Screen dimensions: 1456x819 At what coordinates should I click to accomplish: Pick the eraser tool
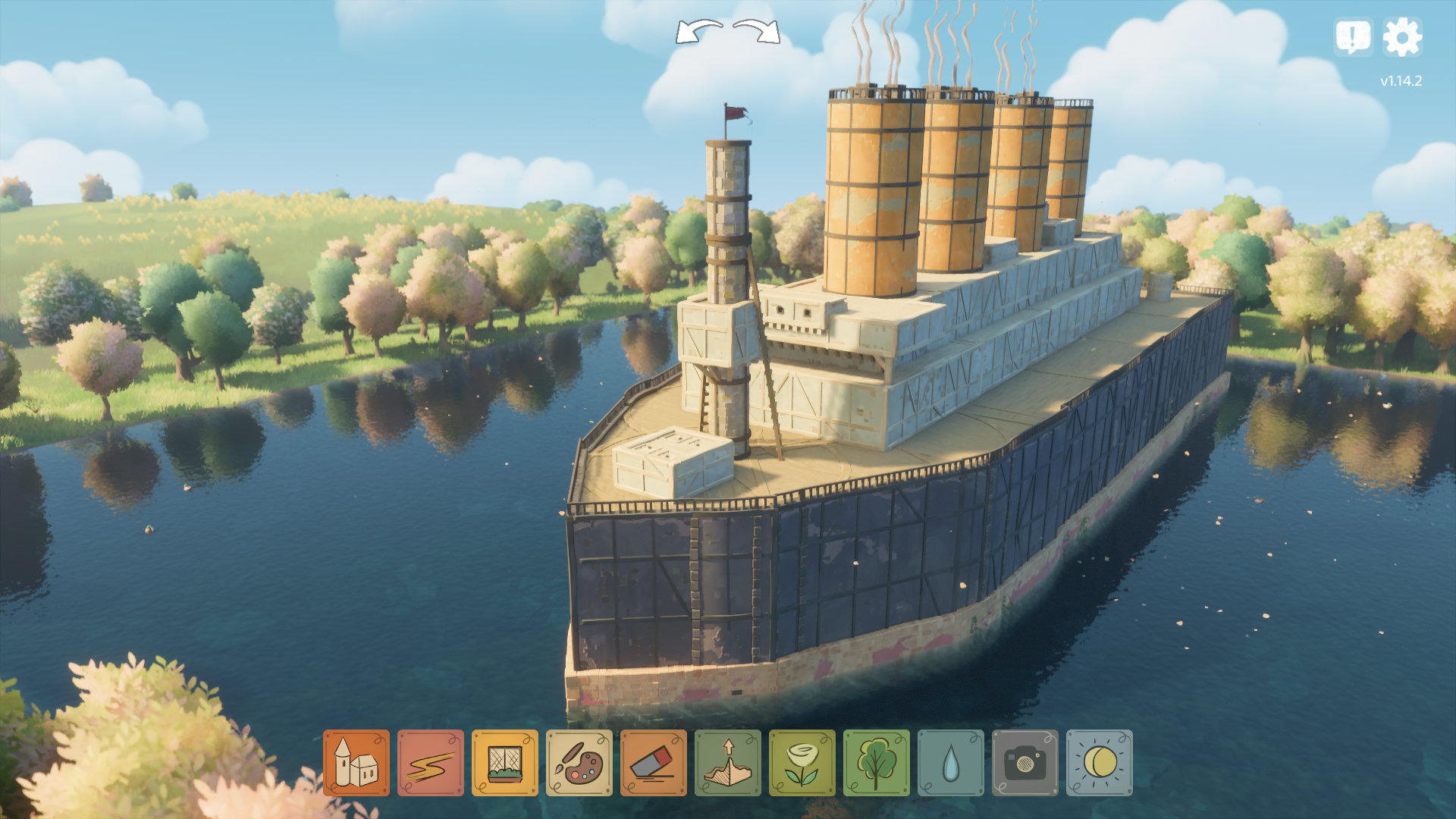coord(653,763)
